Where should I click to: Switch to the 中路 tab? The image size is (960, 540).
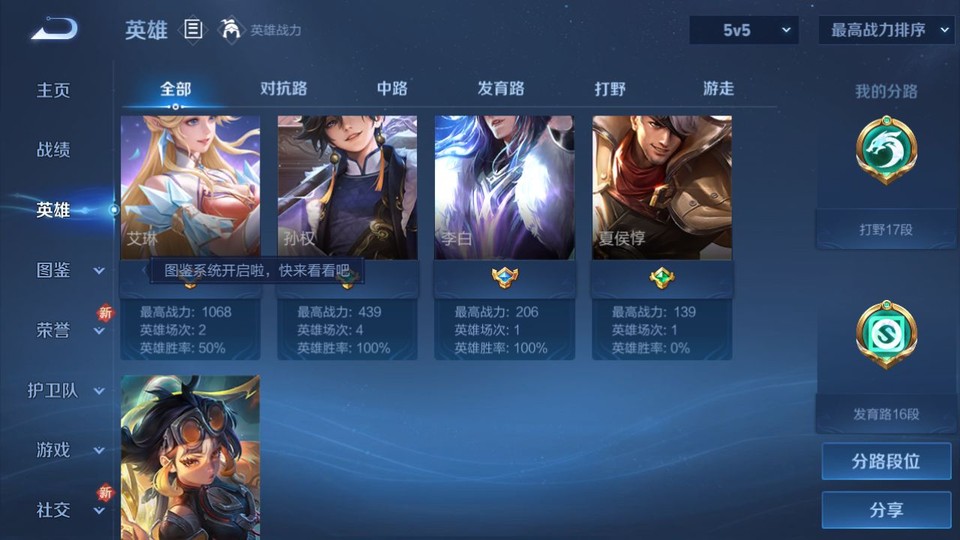click(x=392, y=88)
